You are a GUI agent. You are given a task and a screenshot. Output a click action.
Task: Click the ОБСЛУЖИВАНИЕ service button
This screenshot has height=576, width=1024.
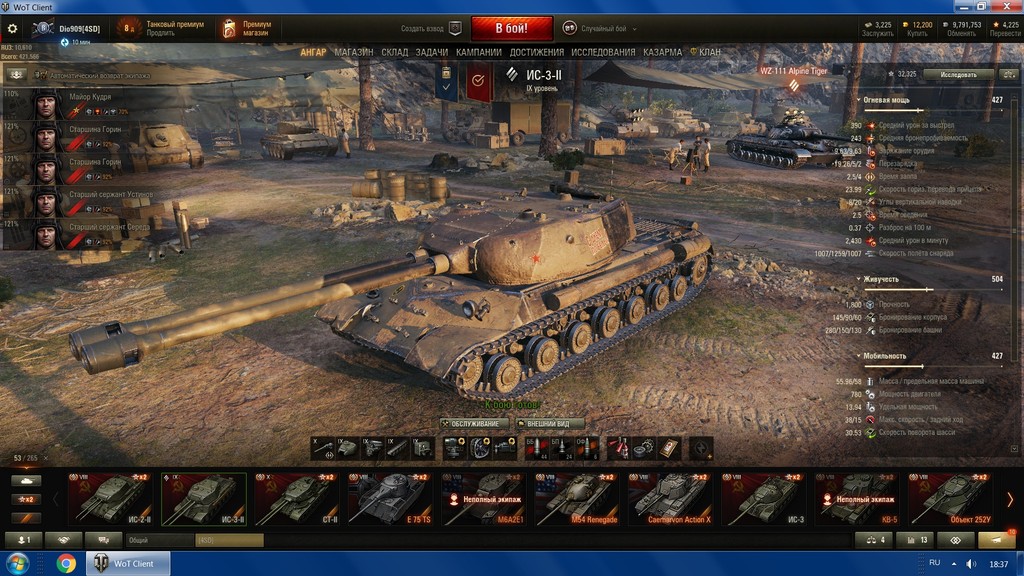[x=469, y=424]
